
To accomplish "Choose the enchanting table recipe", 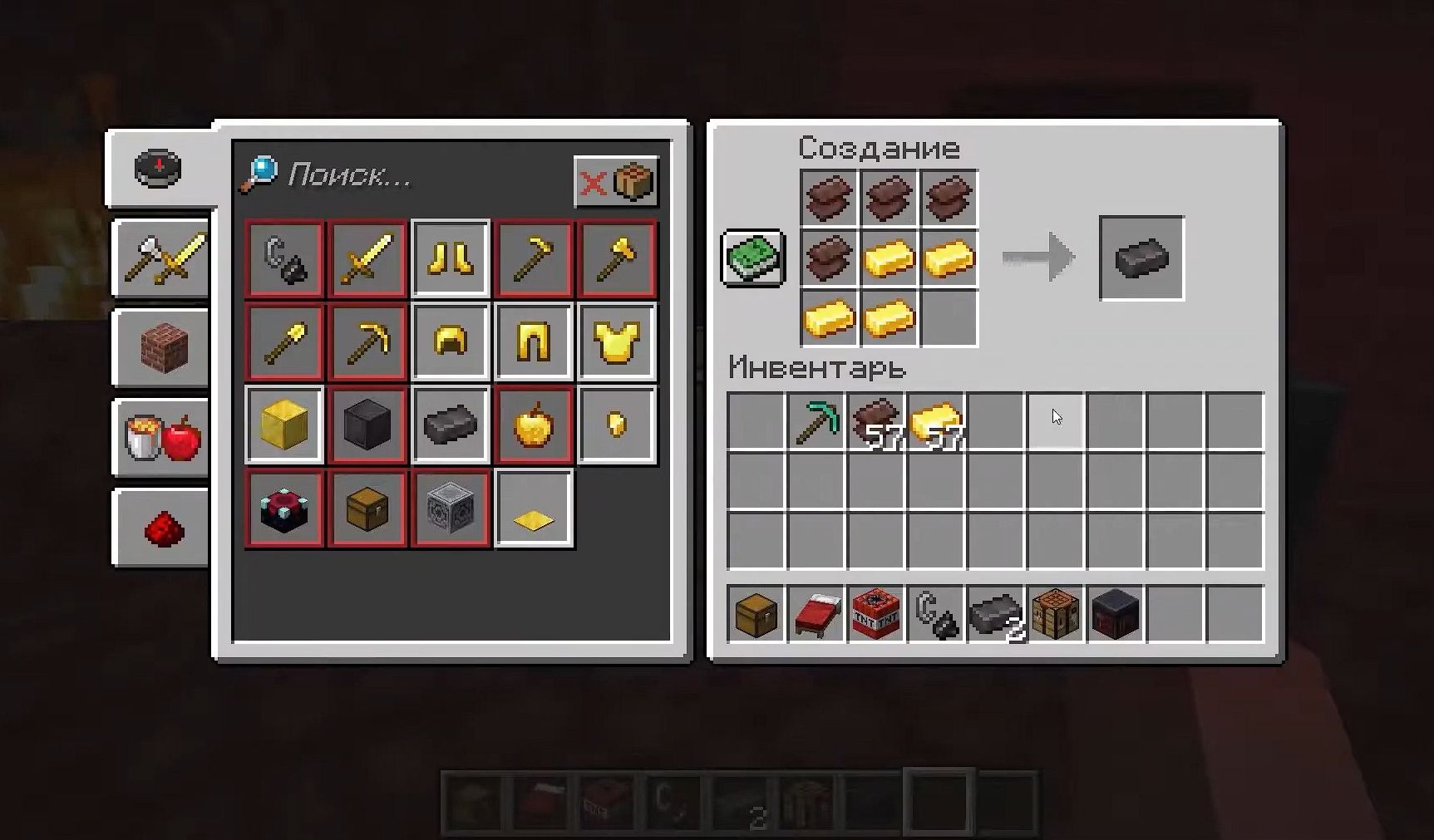I will point(284,508).
